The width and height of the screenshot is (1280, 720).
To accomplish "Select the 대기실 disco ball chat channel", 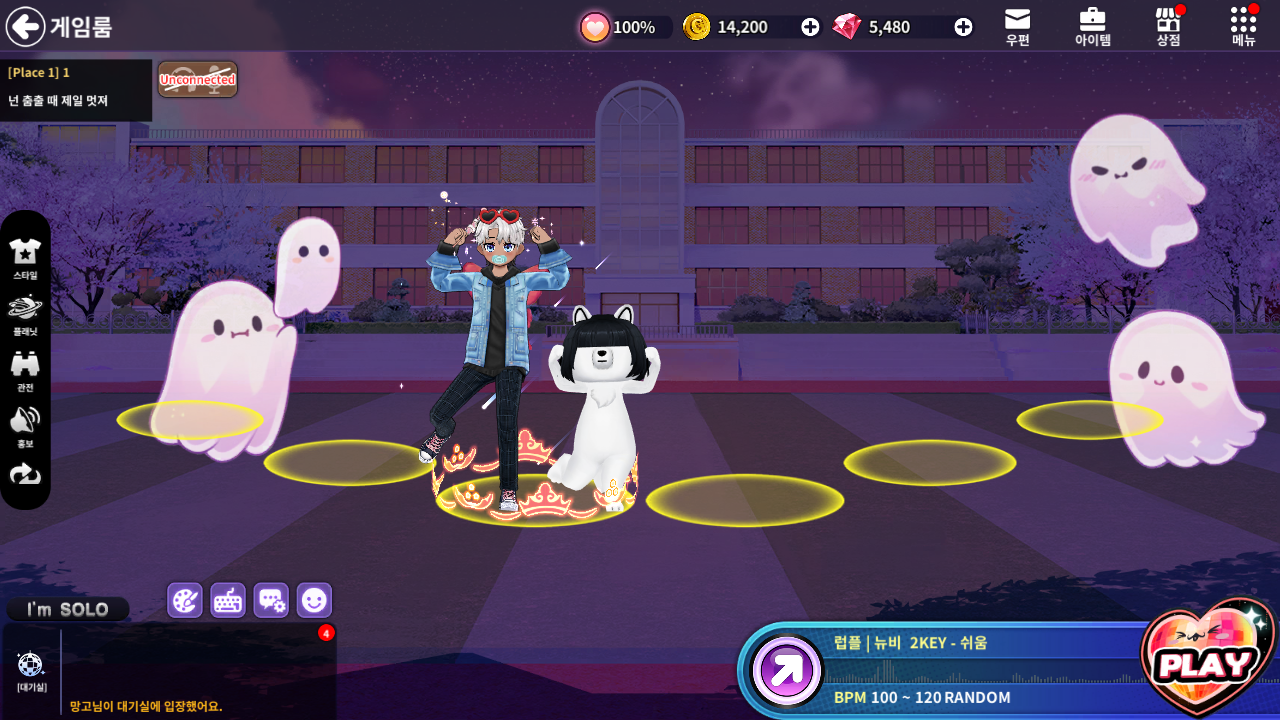I will [31, 669].
